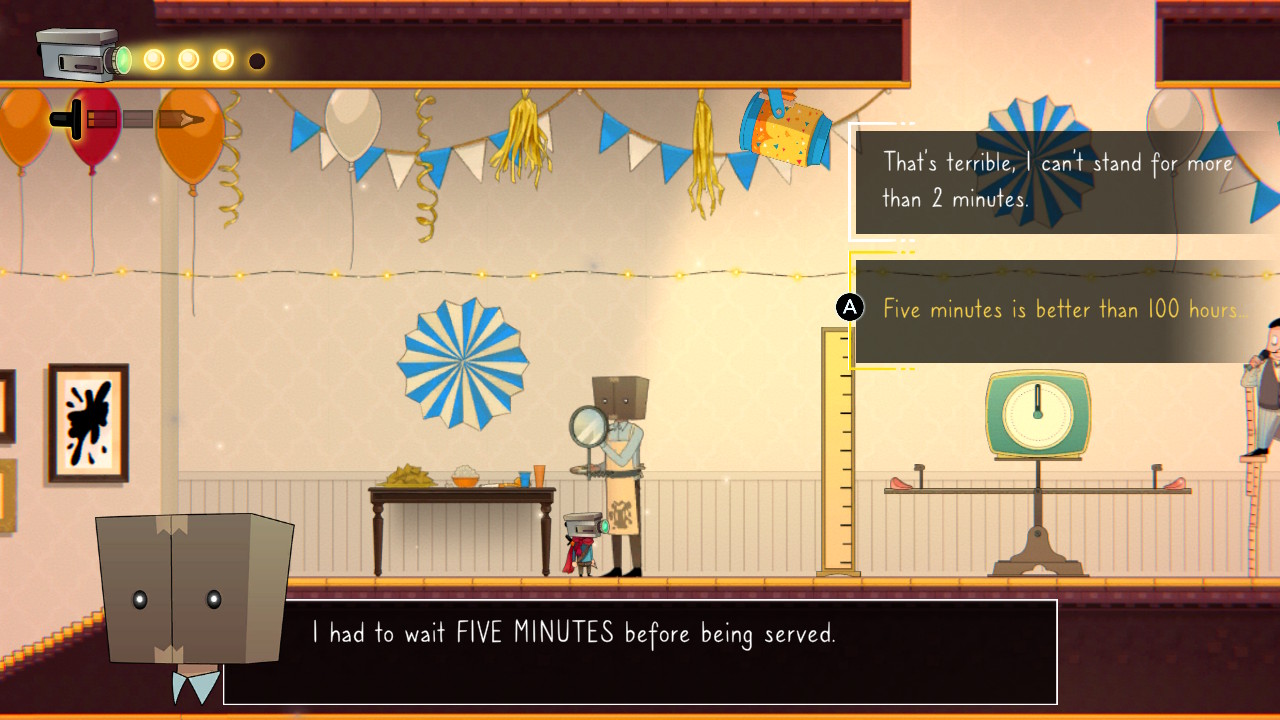Select reply "Five minutes is better than 100 hours"
This screenshot has width=1280, height=720.
click(x=1064, y=310)
